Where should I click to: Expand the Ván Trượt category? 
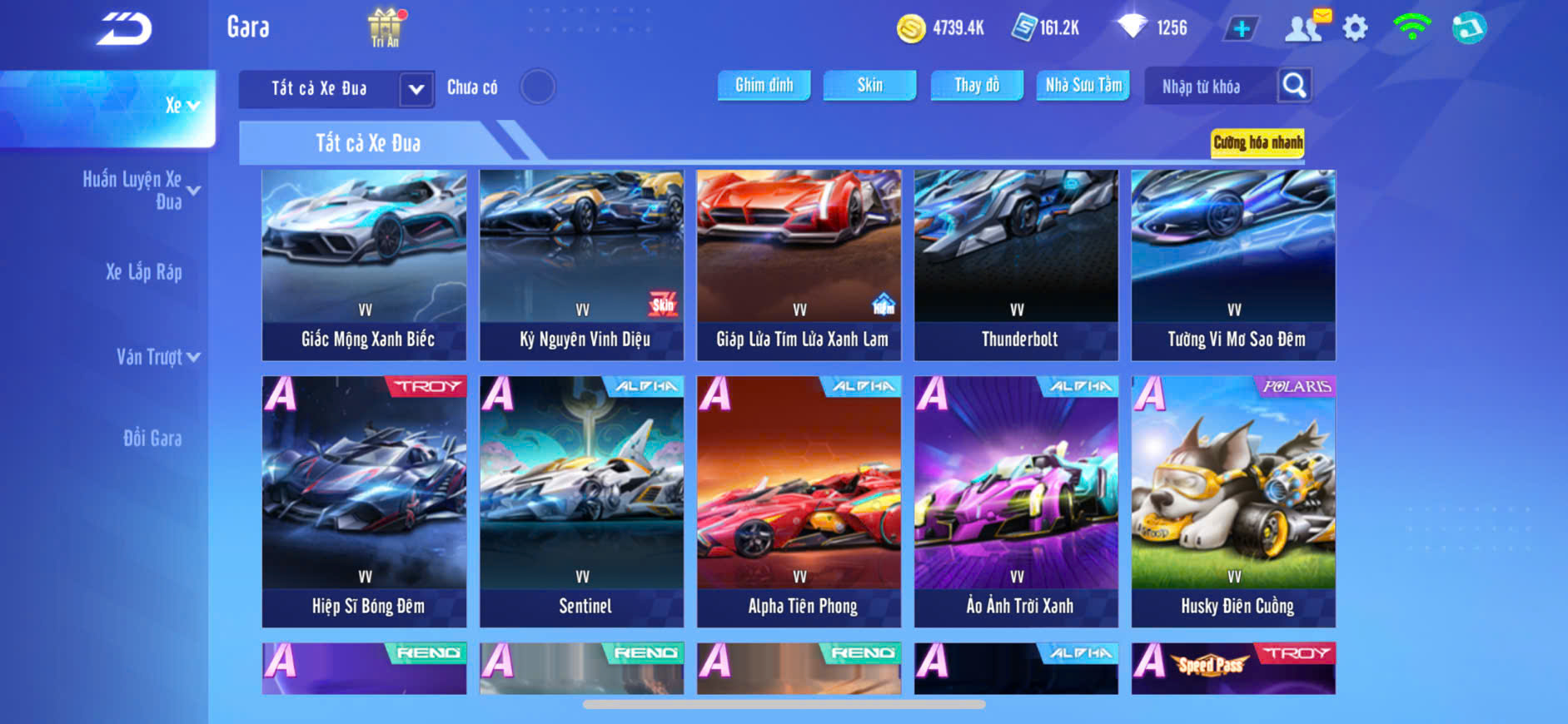pos(157,357)
